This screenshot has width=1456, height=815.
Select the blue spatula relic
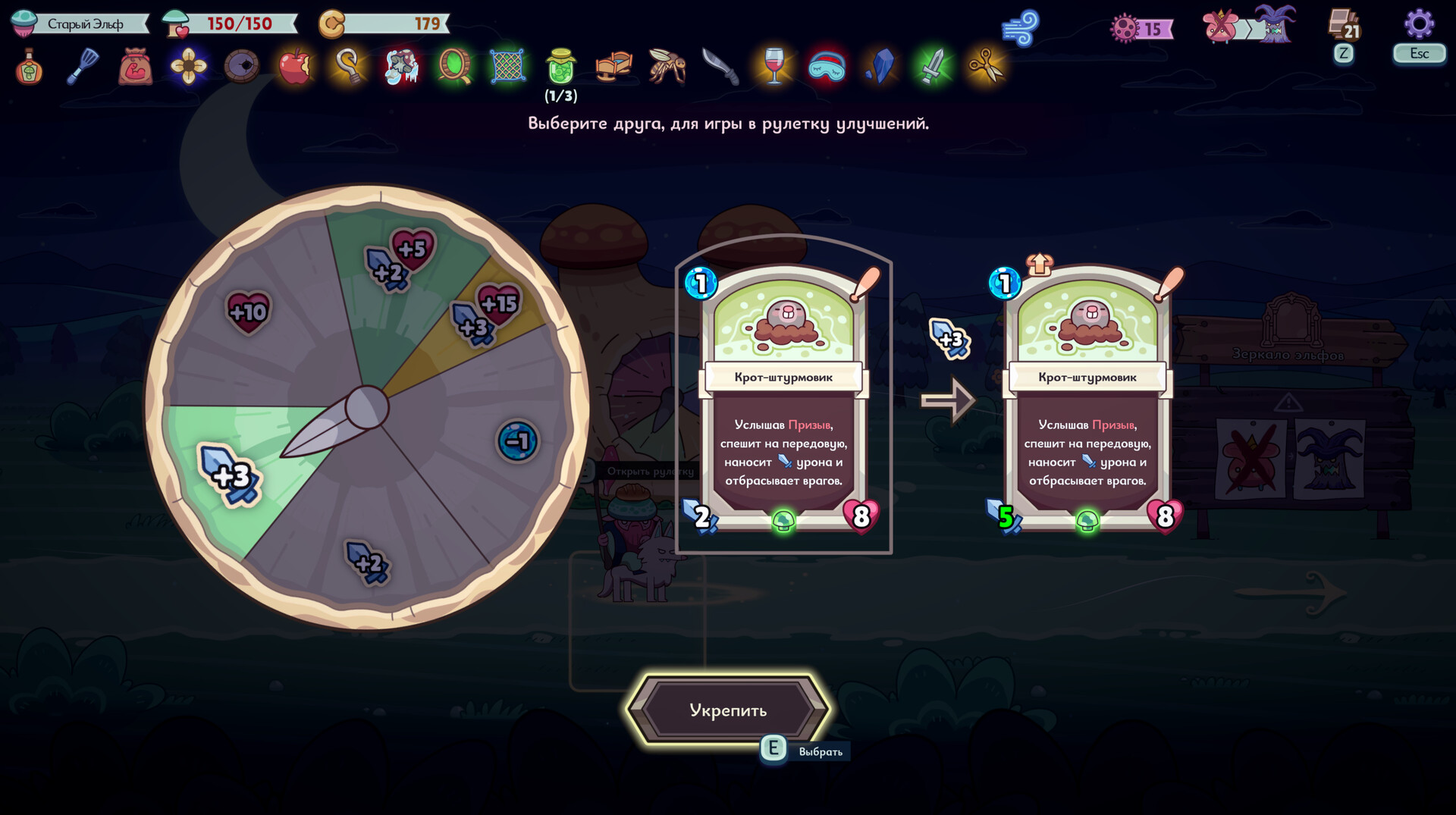pos(82,67)
